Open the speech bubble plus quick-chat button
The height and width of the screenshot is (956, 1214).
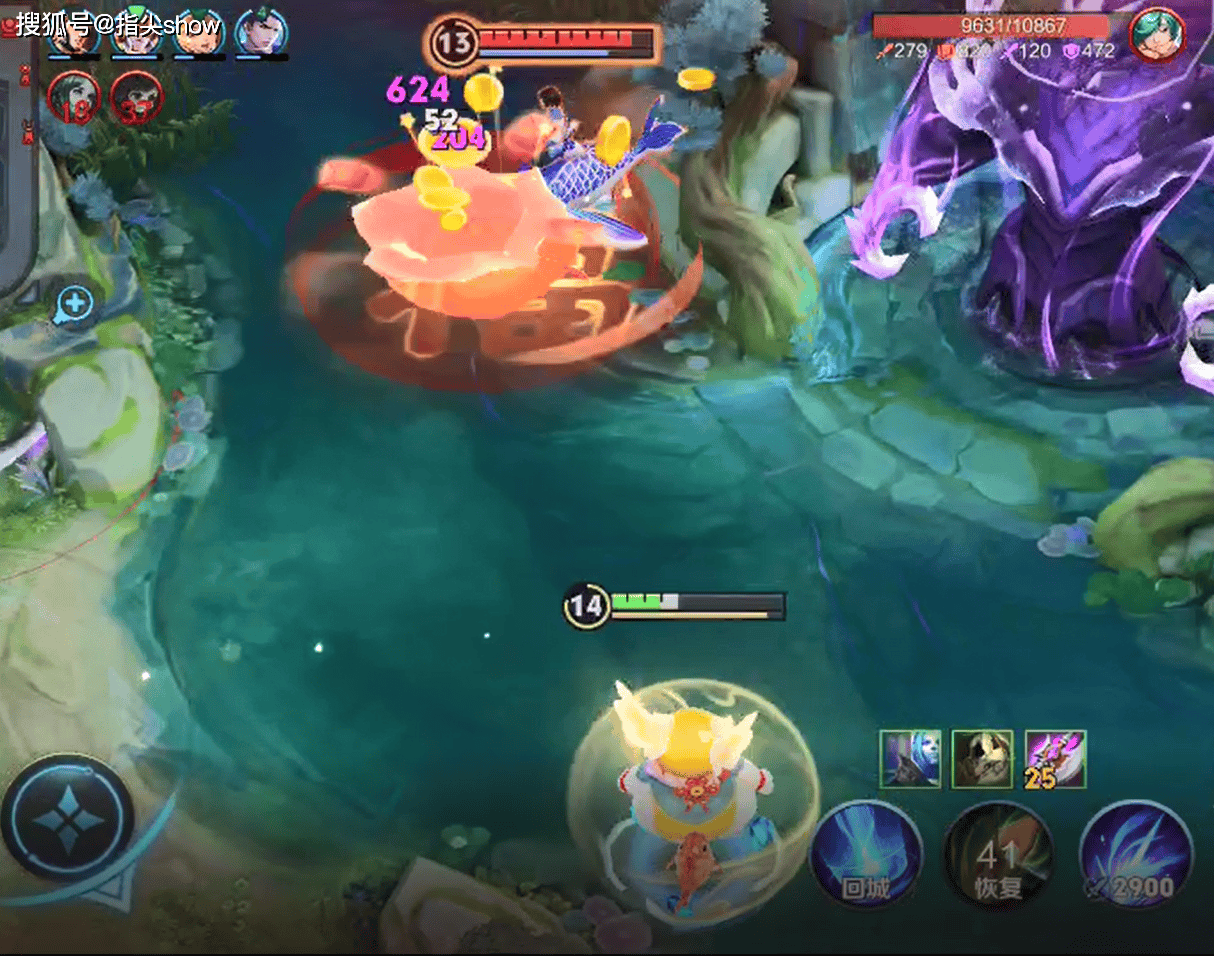[76, 304]
